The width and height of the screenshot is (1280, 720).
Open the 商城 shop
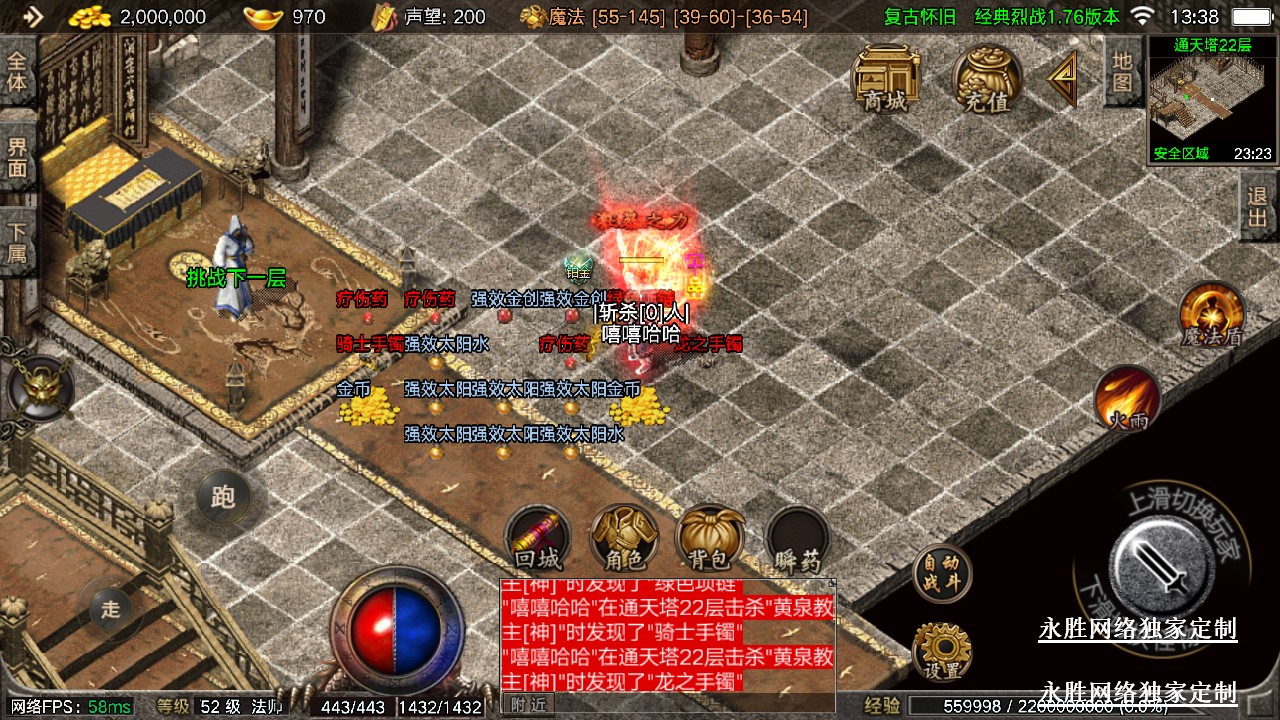pos(886,78)
